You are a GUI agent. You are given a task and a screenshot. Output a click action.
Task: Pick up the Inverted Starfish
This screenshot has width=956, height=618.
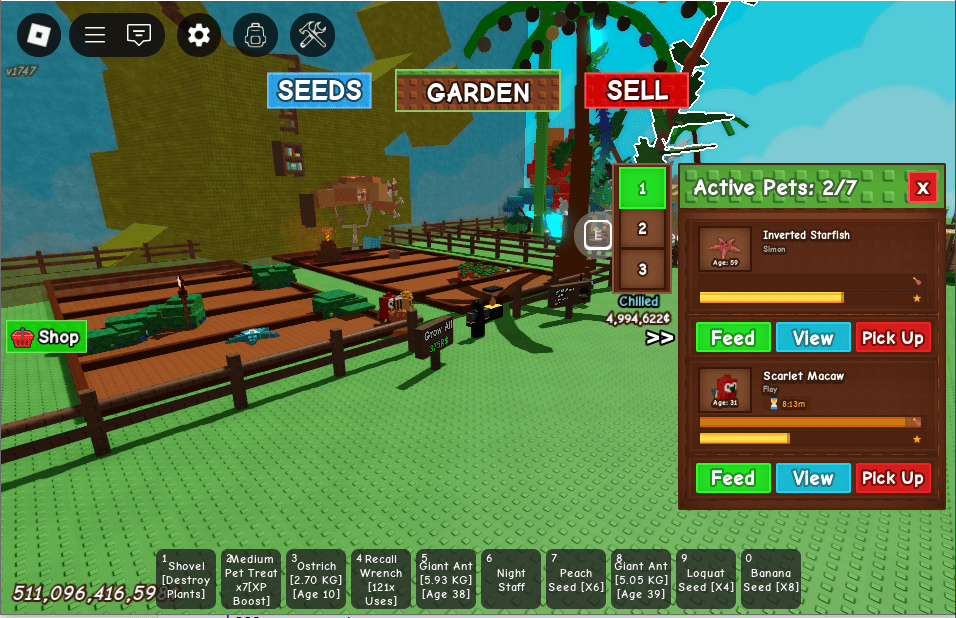tap(892, 338)
